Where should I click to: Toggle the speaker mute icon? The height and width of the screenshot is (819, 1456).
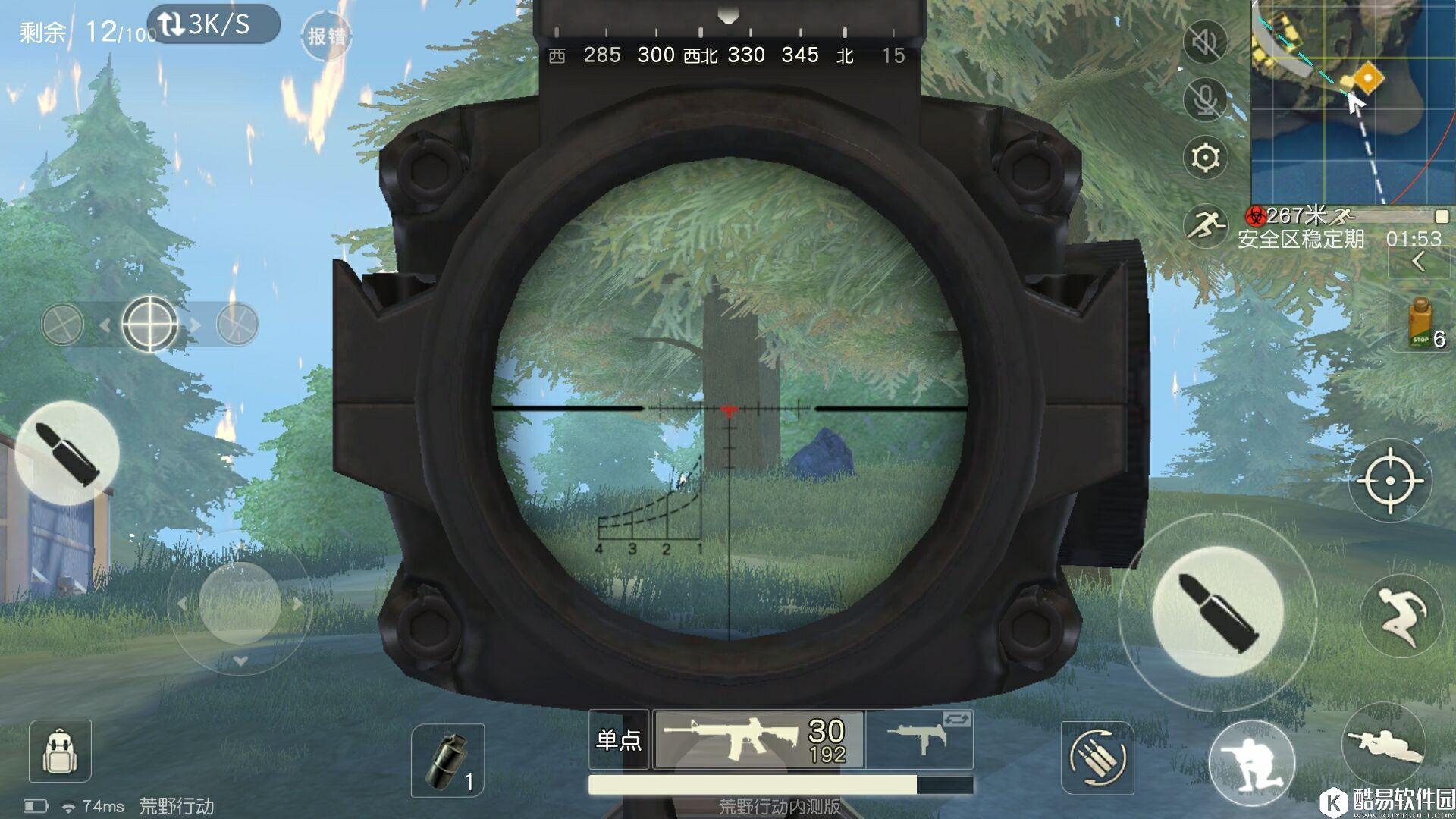1205,42
